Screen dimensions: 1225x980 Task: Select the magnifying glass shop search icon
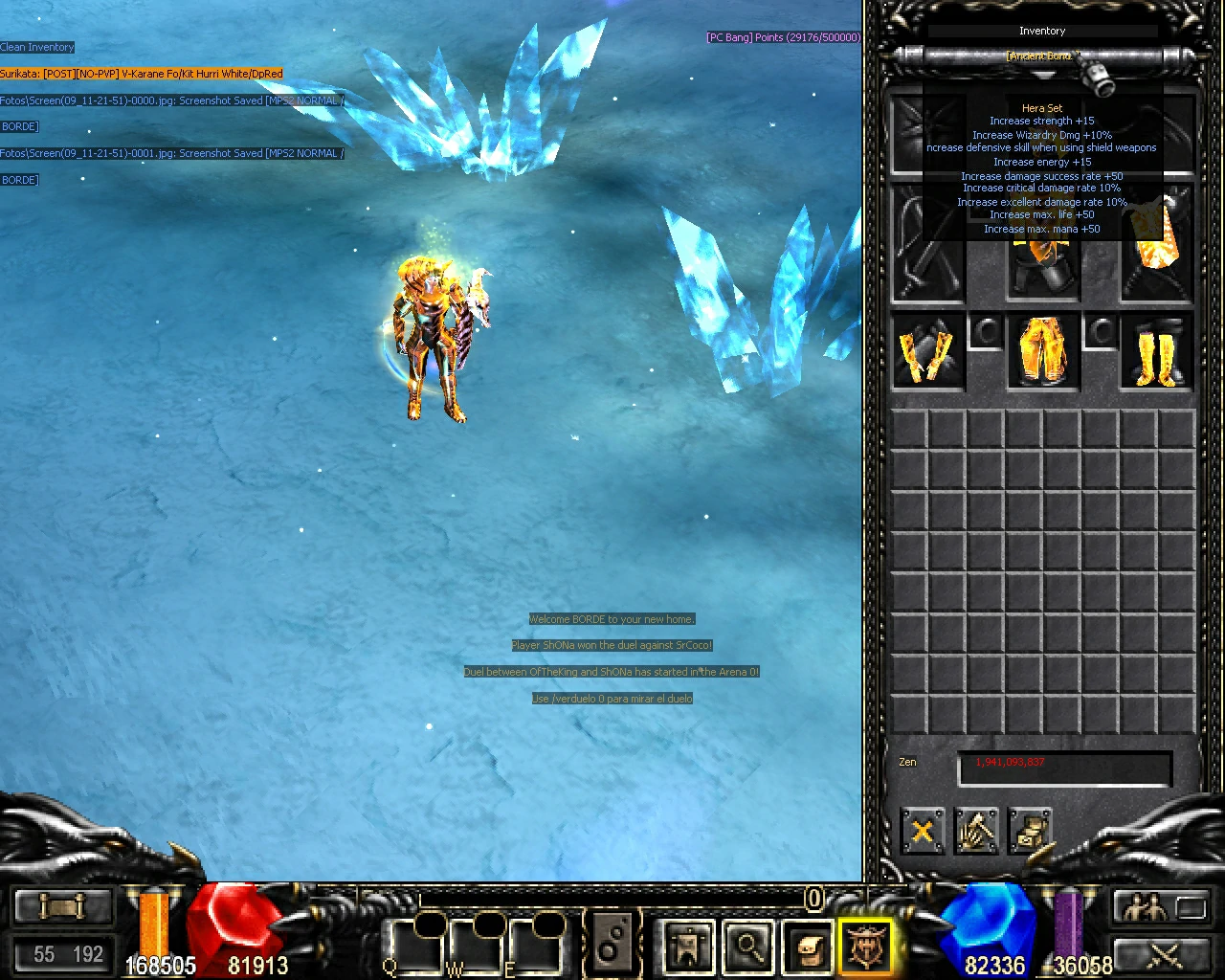748,946
